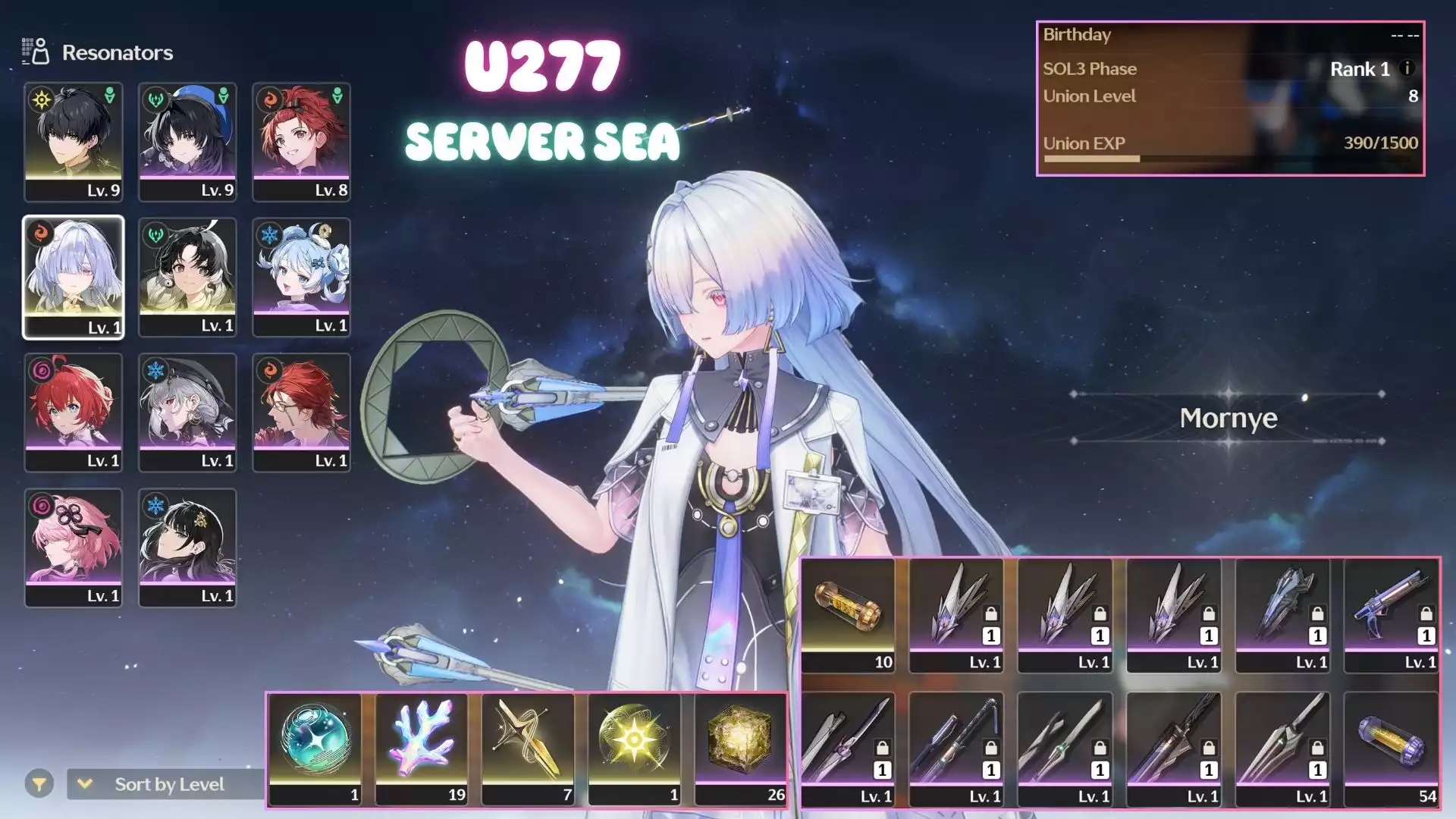Select the black-haired male resonator at Lv. 9
Image resolution: width=1456 pixels, height=819 pixels.
coord(74,142)
